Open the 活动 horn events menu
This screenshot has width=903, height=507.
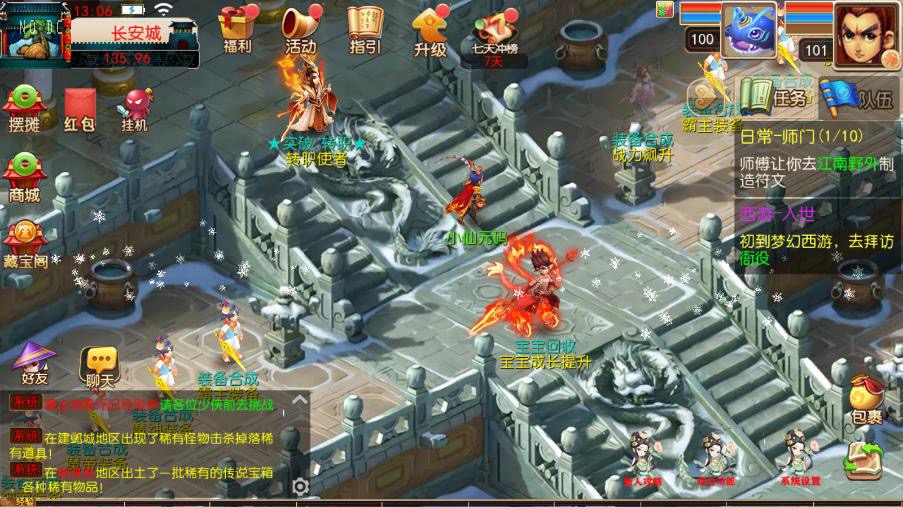(300, 28)
